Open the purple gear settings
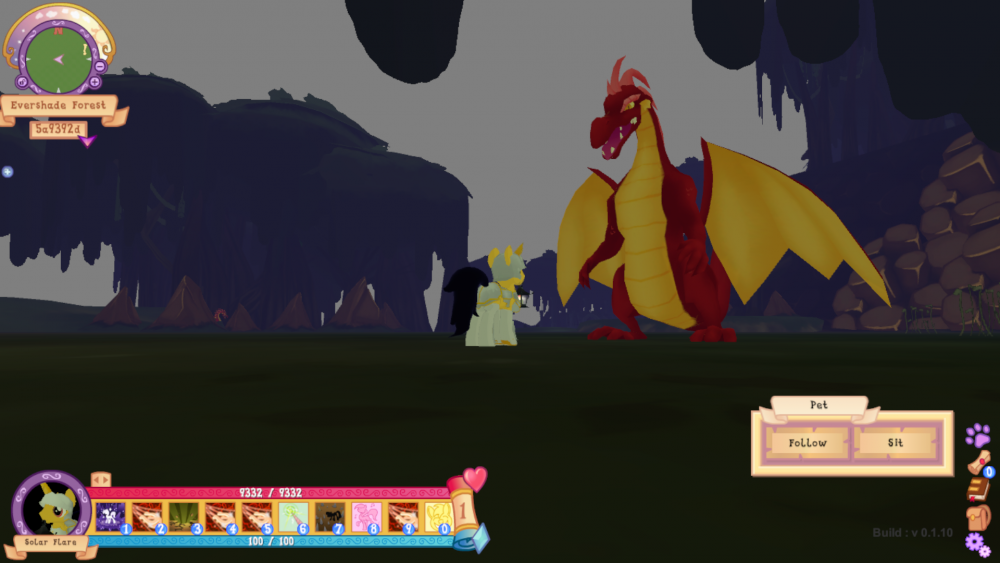Image resolution: width=1000 pixels, height=563 pixels. tap(977, 544)
